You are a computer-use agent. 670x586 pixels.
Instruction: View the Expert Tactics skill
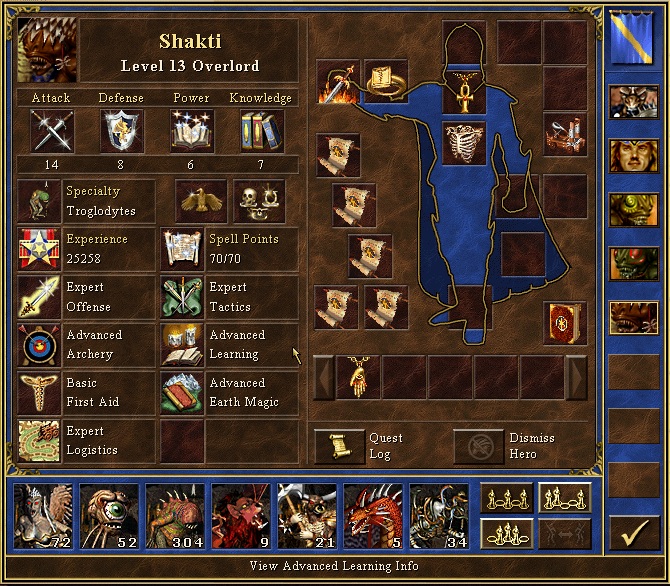pyautogui.click(x=182, y=297)
